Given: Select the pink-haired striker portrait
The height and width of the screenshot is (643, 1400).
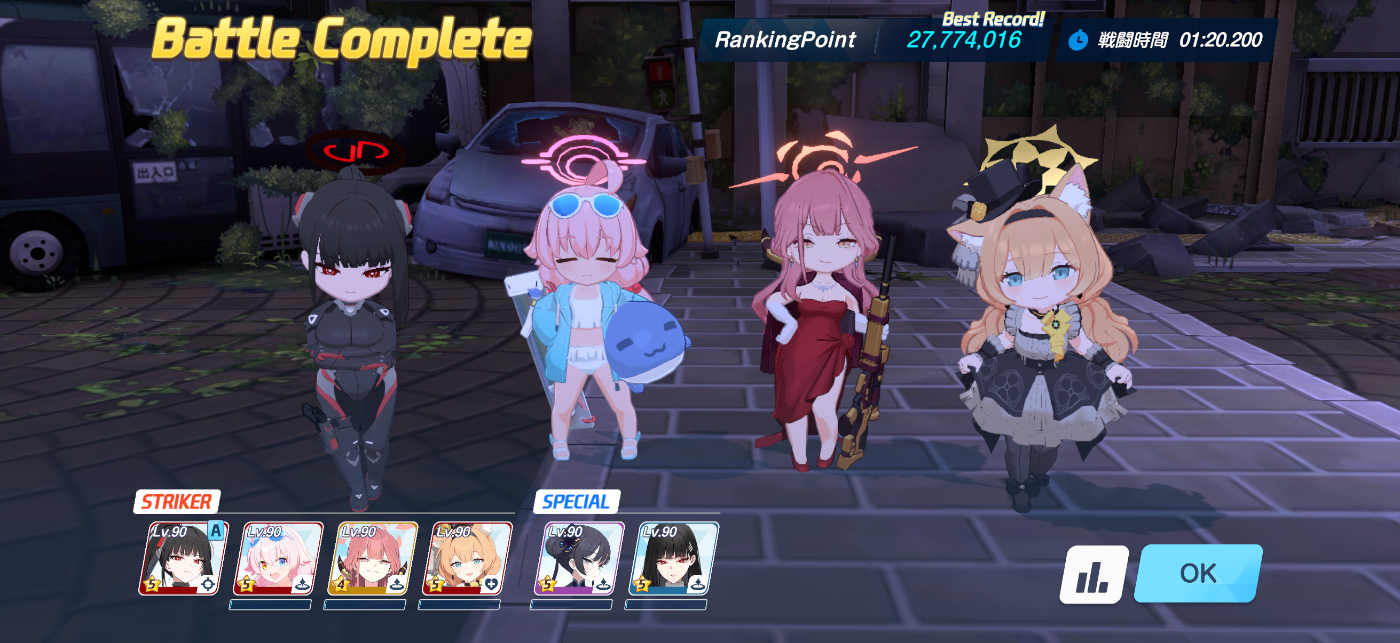Looking at the screenshot, I should (277, 558).
